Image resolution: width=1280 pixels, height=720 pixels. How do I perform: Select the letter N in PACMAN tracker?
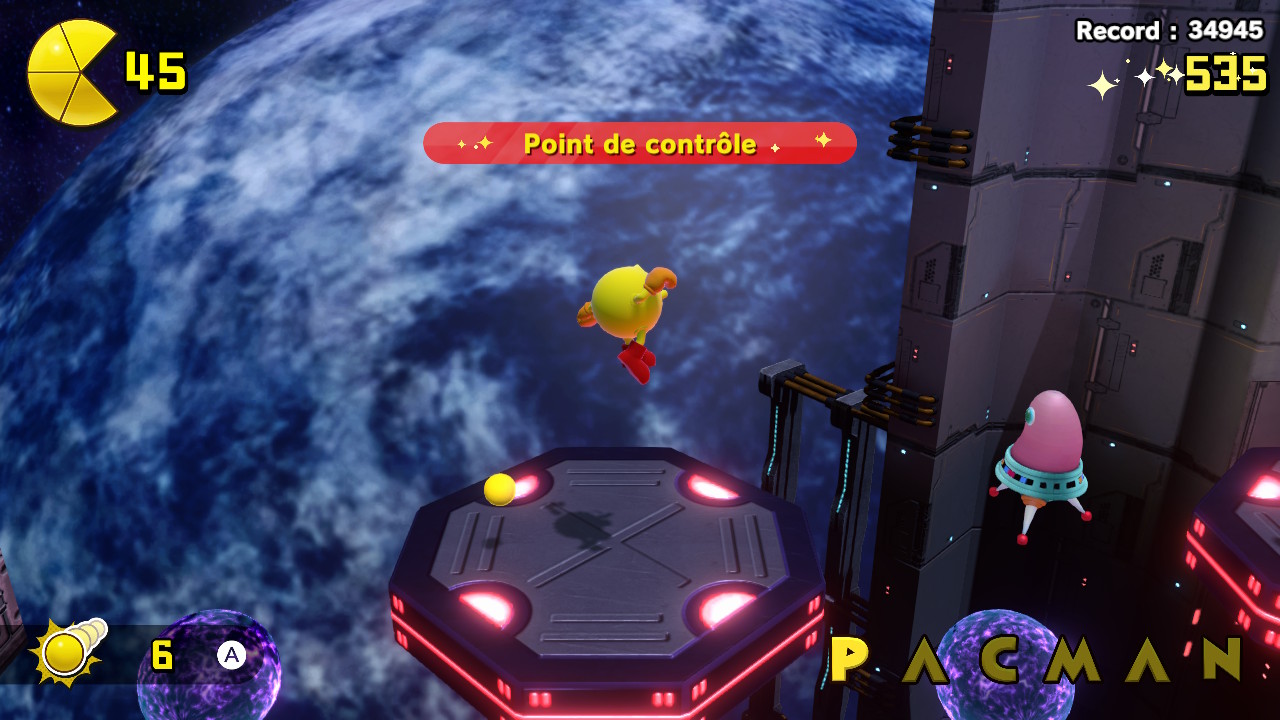[x=1222, y=659]
